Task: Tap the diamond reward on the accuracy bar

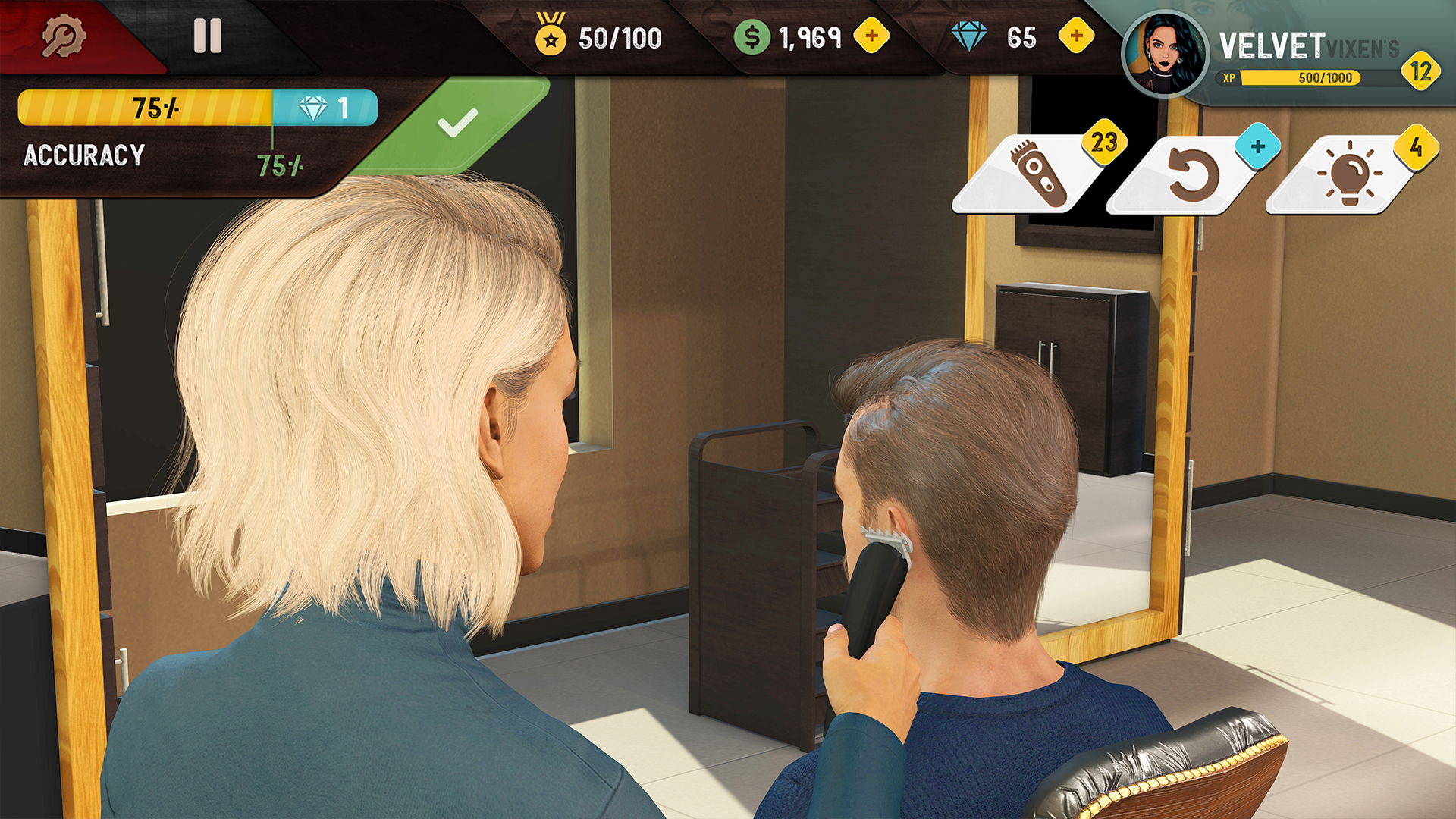Action: pos(325,107)
